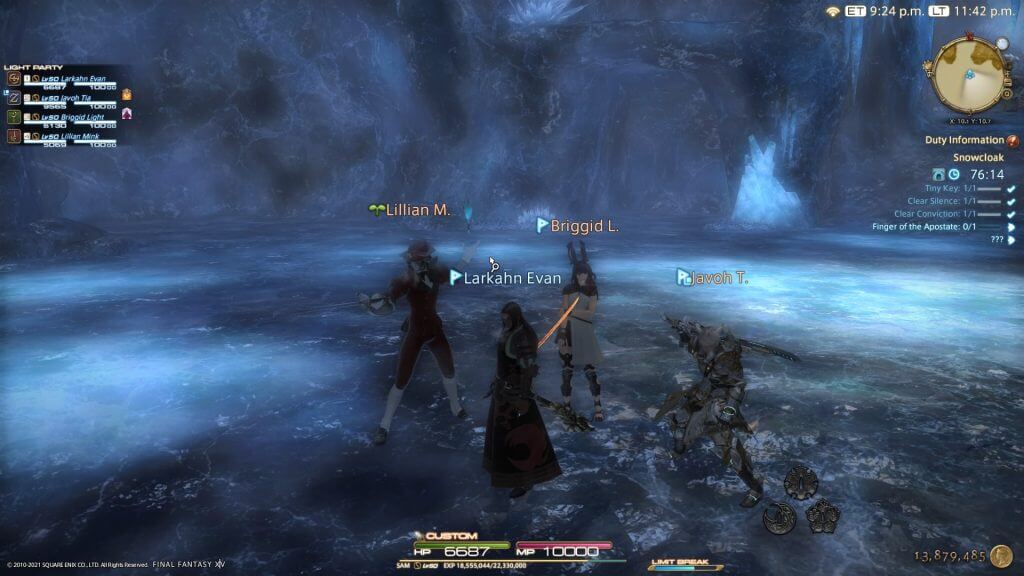Click the Lillian M. nameplate
This screenshot has width=1024, height=576.
[x=419, y=210]
